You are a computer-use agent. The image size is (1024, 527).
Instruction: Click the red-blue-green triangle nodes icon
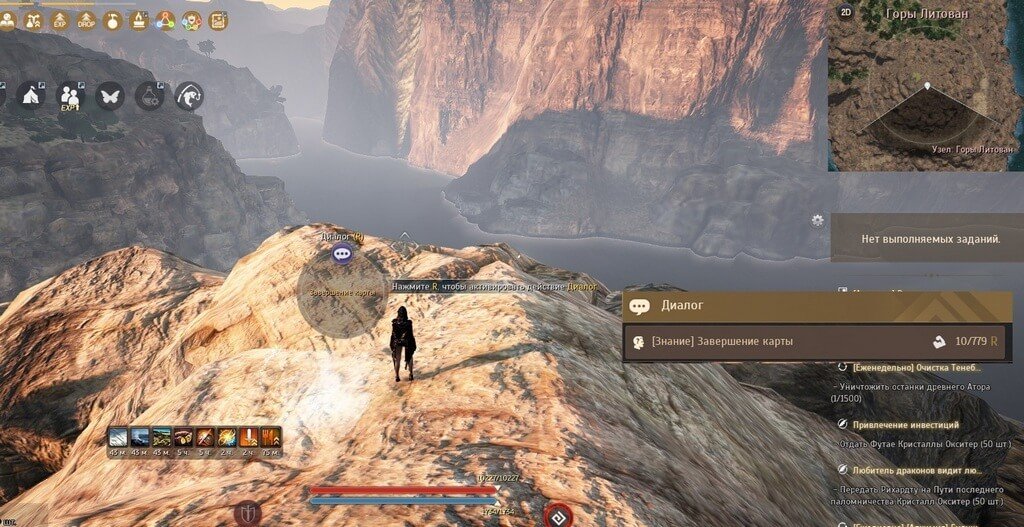166,19
